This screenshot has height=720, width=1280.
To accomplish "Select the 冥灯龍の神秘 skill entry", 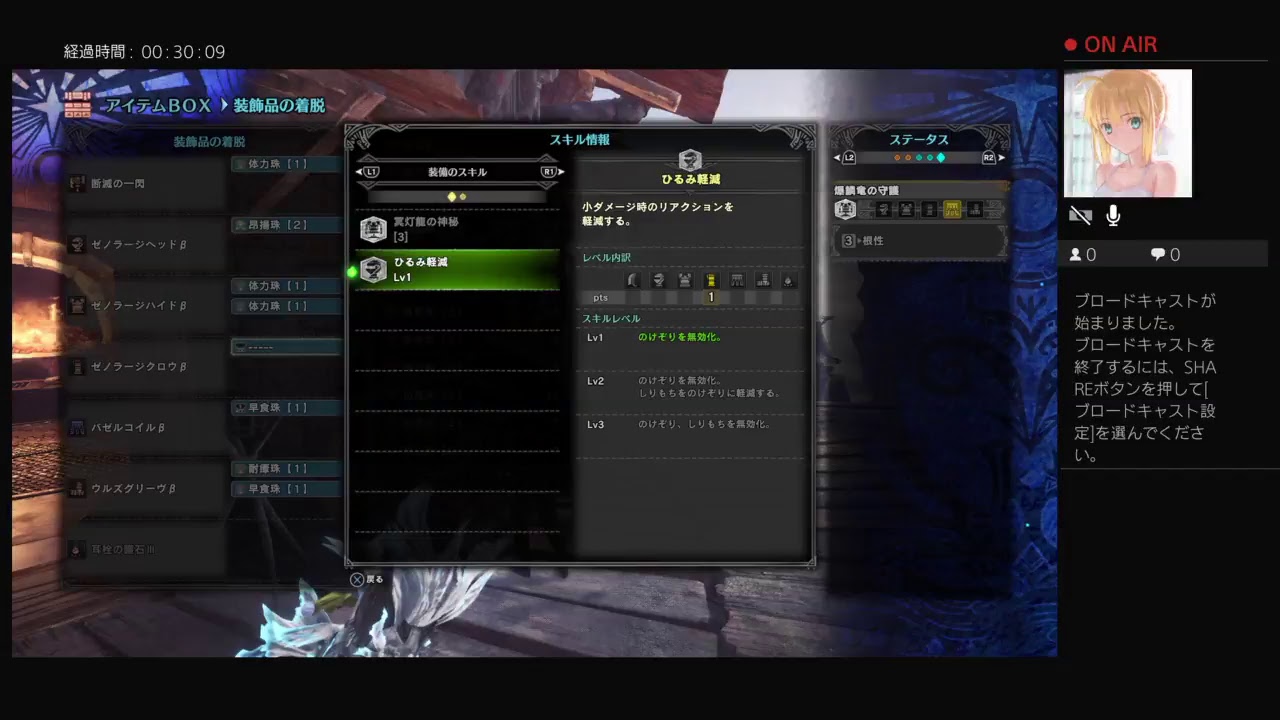I will (x=456, y=229).
